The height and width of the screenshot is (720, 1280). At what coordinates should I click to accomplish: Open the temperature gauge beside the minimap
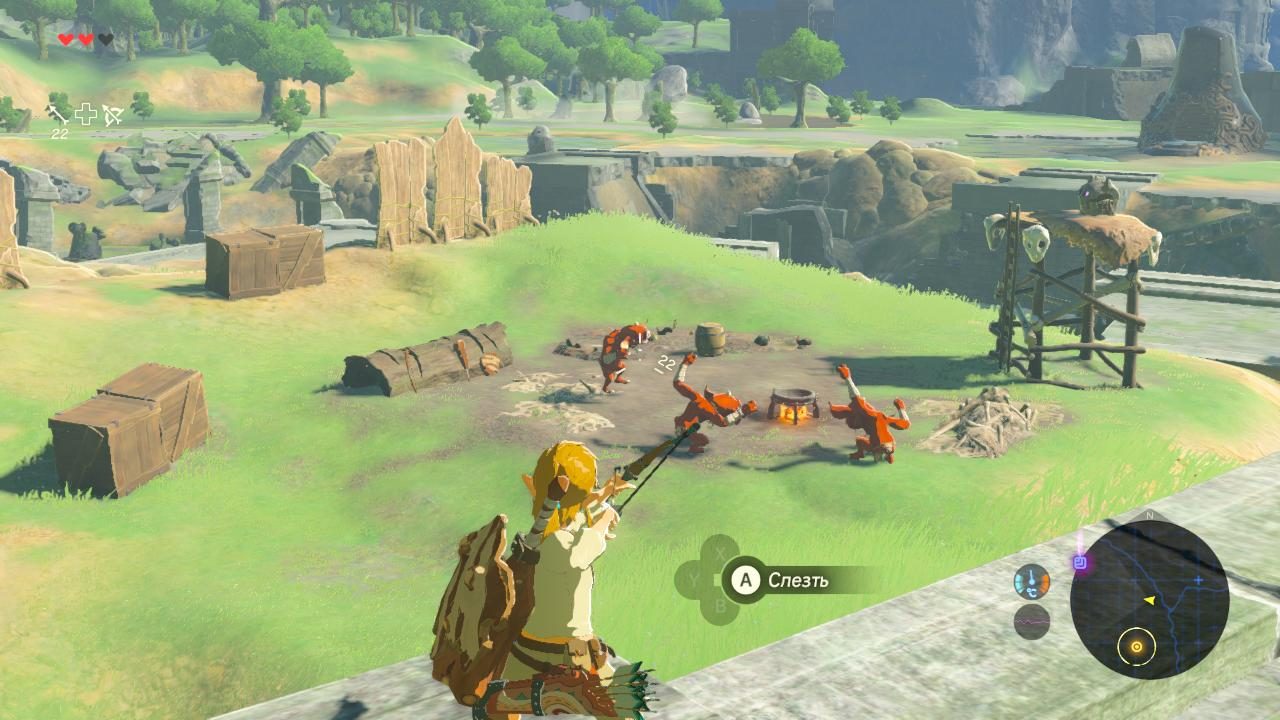click(x=1032, y=582)
